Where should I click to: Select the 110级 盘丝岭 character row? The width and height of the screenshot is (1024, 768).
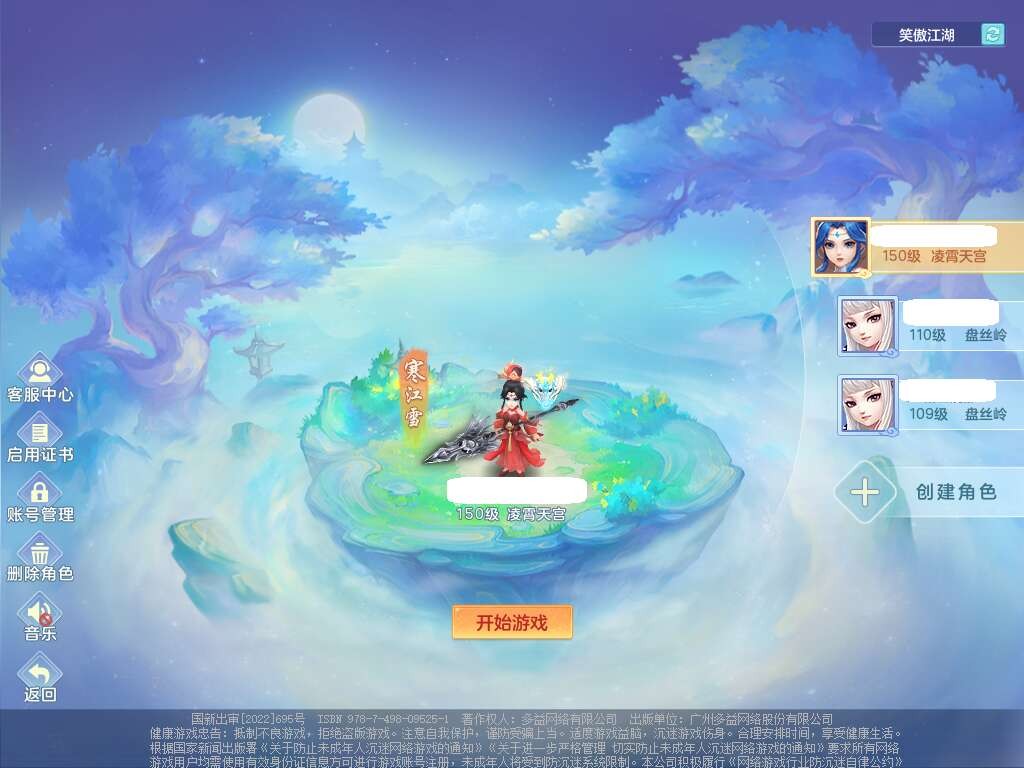click(x=930, y=325)
